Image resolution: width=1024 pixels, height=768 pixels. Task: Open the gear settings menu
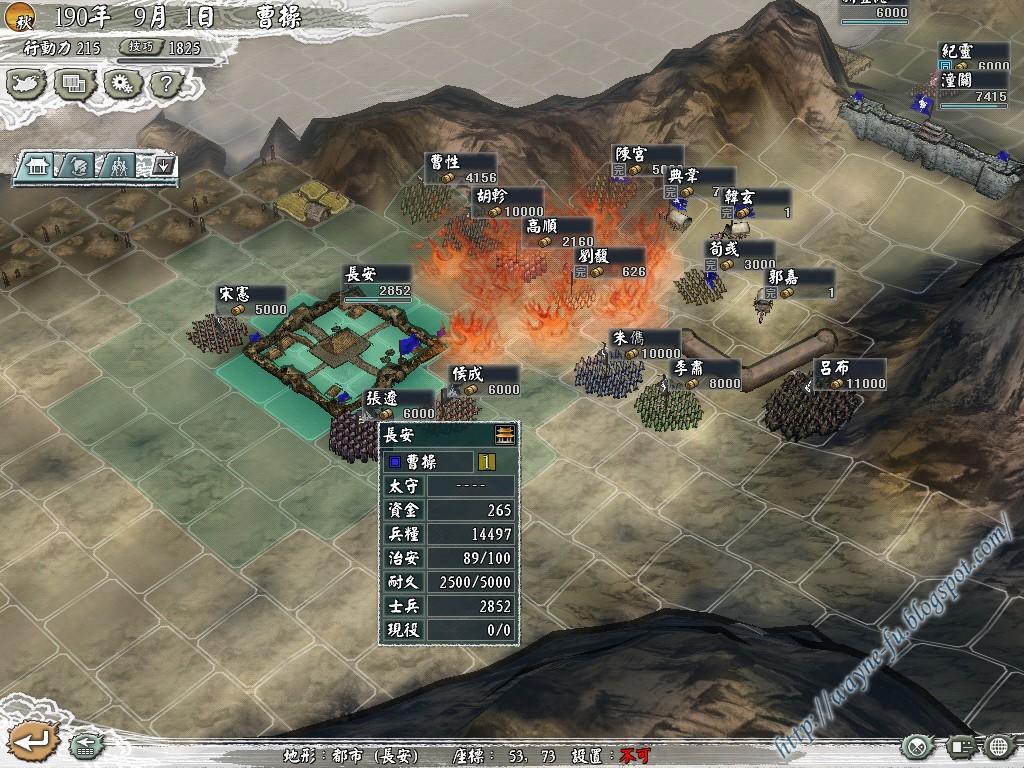tap(121, 83)
